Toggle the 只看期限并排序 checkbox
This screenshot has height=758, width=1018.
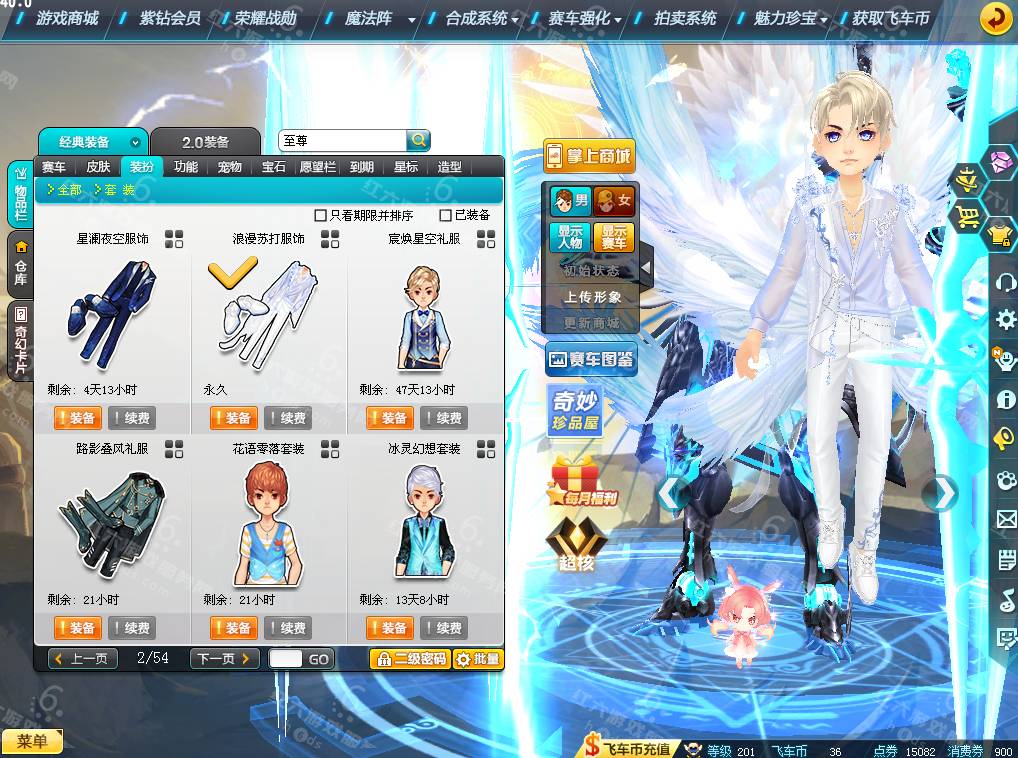pos(321,215)
